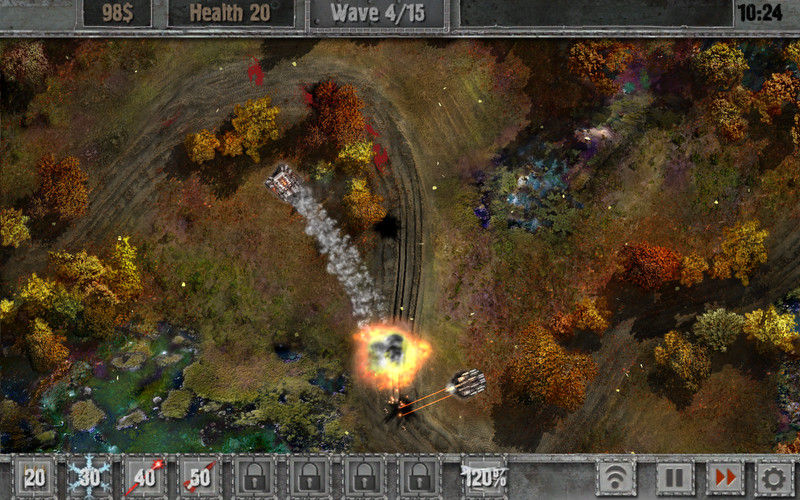Select the tower costing 50

(200, 478)
